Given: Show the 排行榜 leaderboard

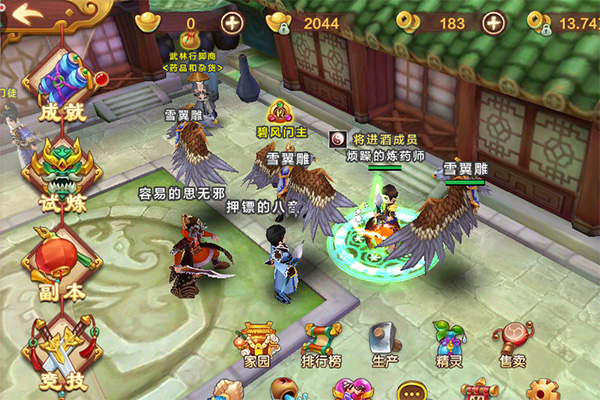Looking at the screenshot, I should [x=322, y=343].
